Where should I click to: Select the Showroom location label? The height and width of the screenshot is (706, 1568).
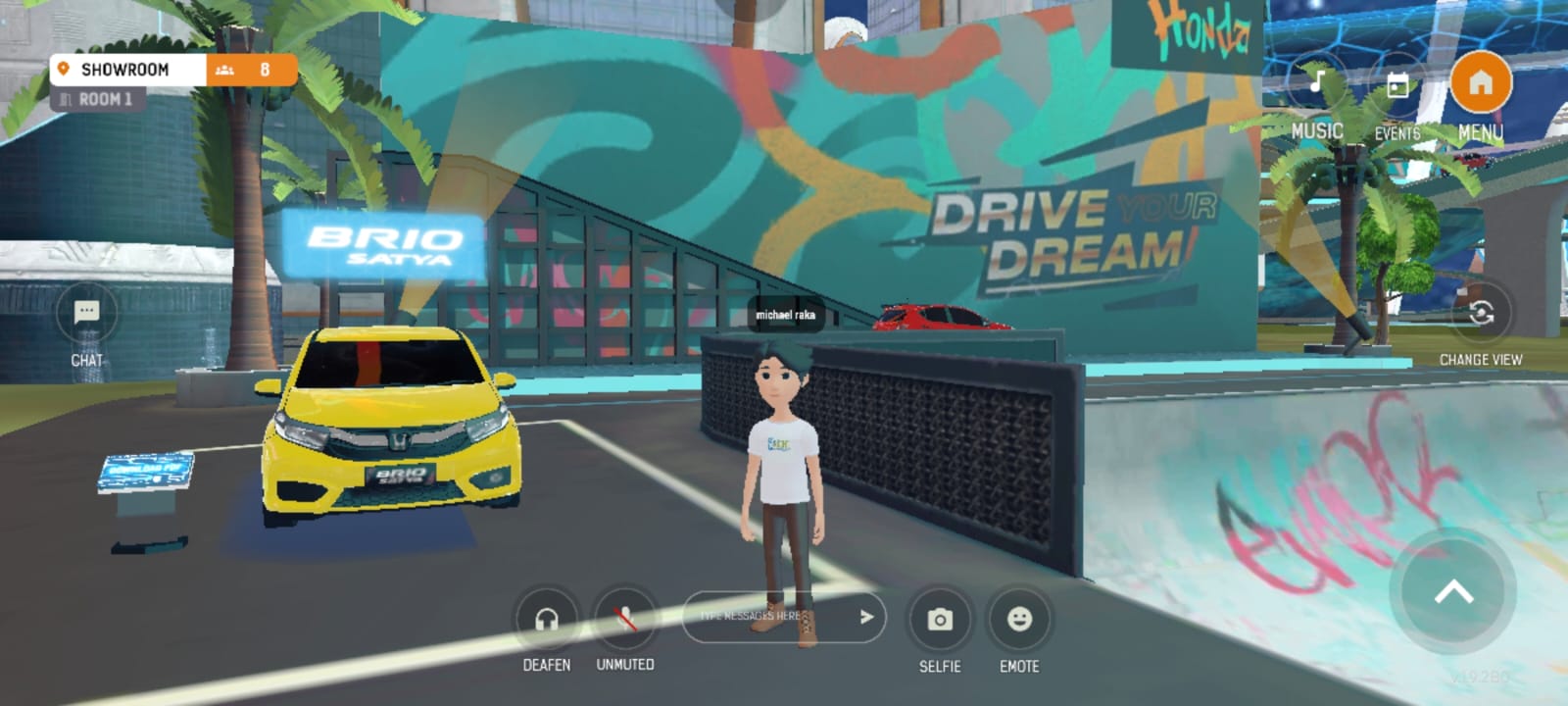[125, 70]
